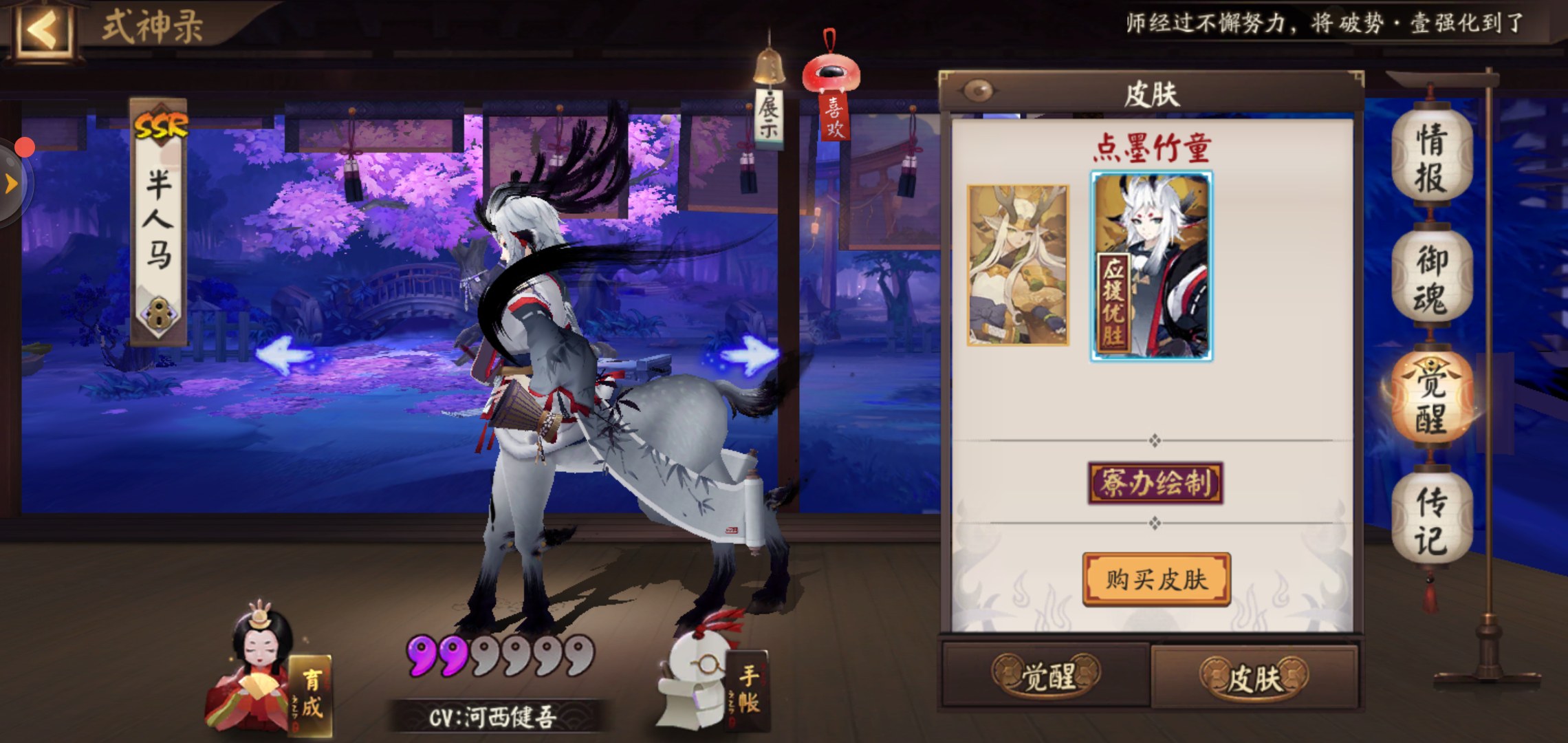Viewport: 1568px width, 743px height.
Task: Show next shikigami with right arrow
Action: pos(748,355)
